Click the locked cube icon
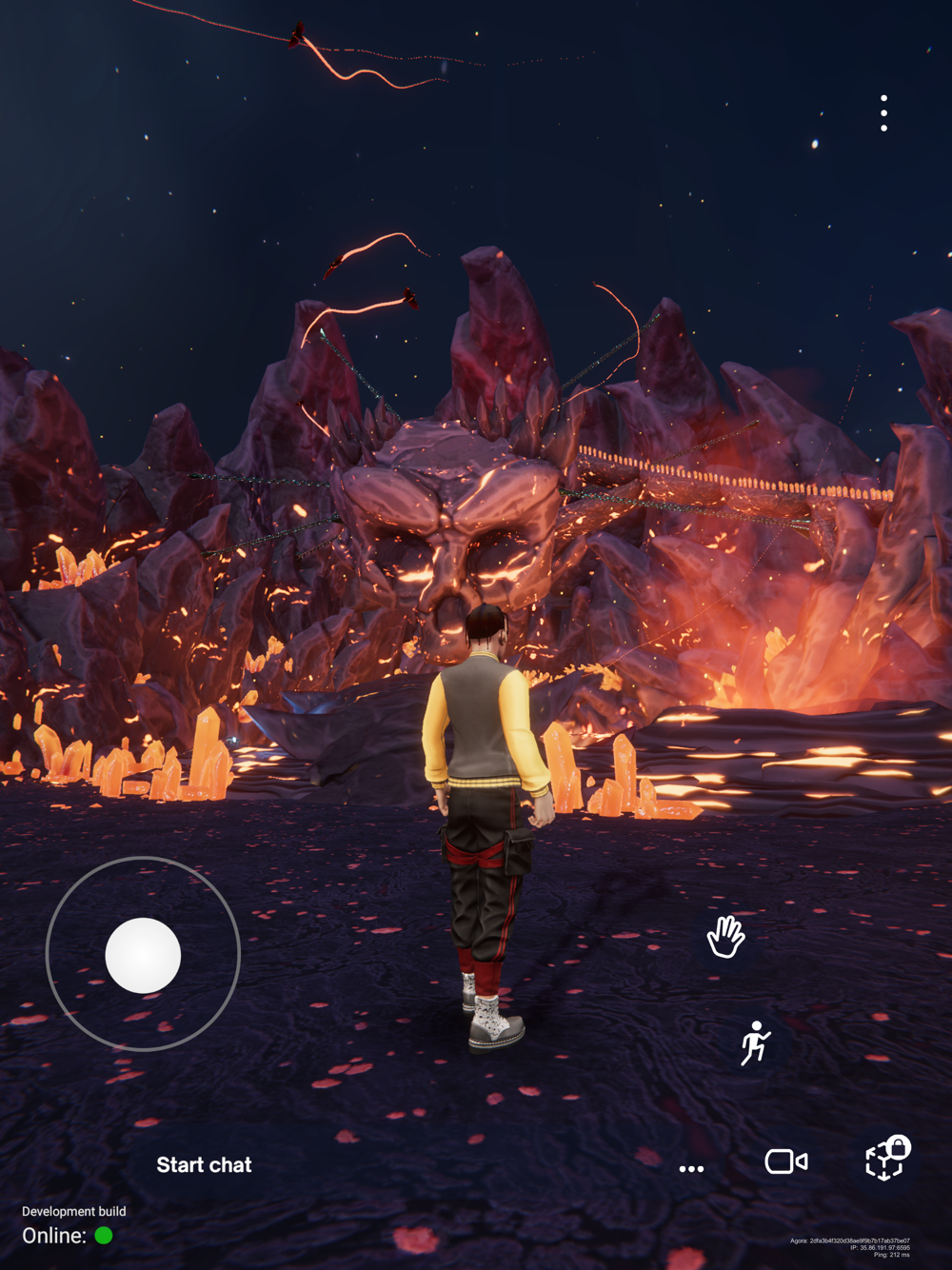This screenshot has height=1270, width=952. (x=887, y=1159)
